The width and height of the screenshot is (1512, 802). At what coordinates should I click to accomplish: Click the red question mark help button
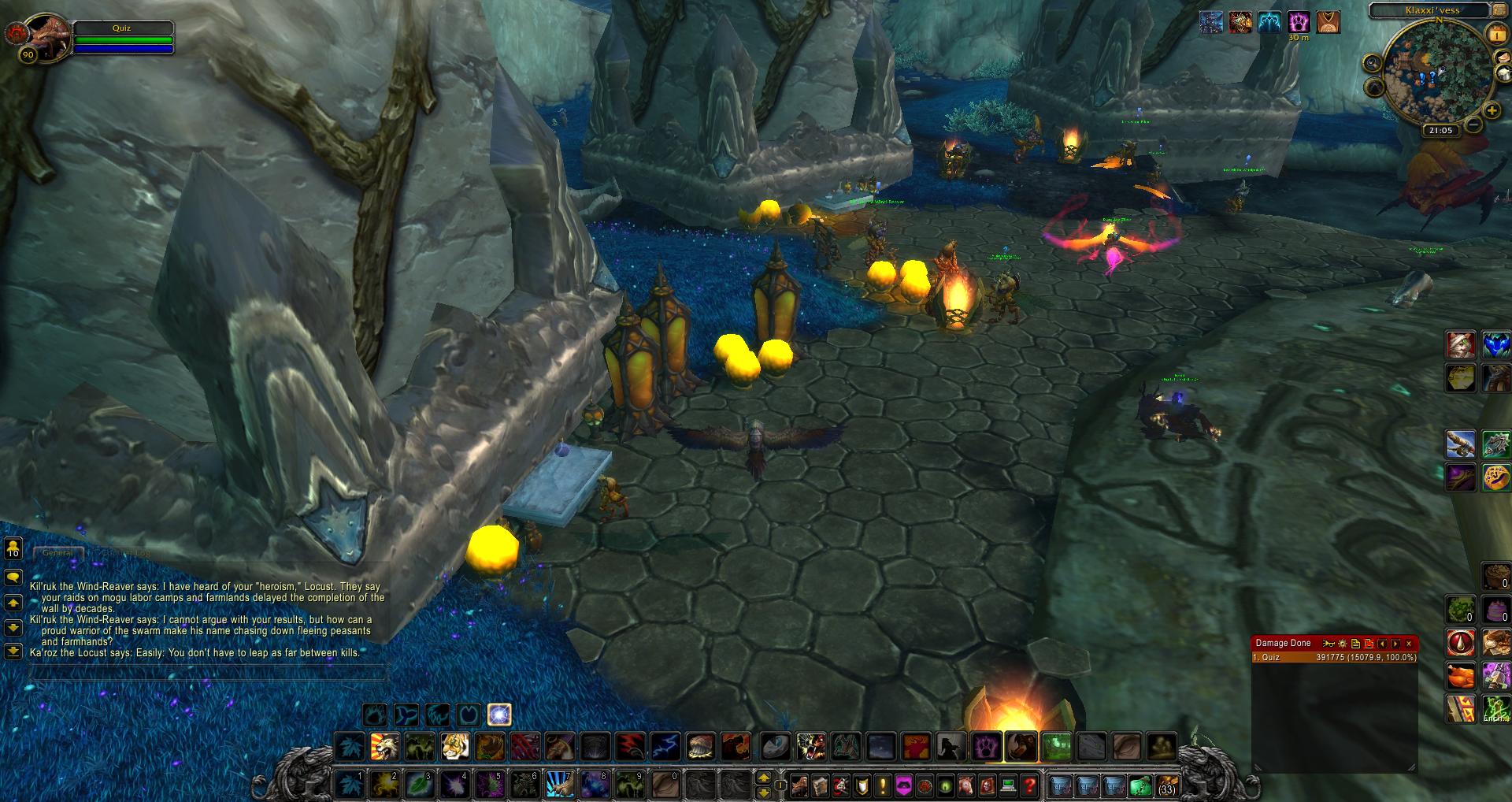tap(1028, 785)
